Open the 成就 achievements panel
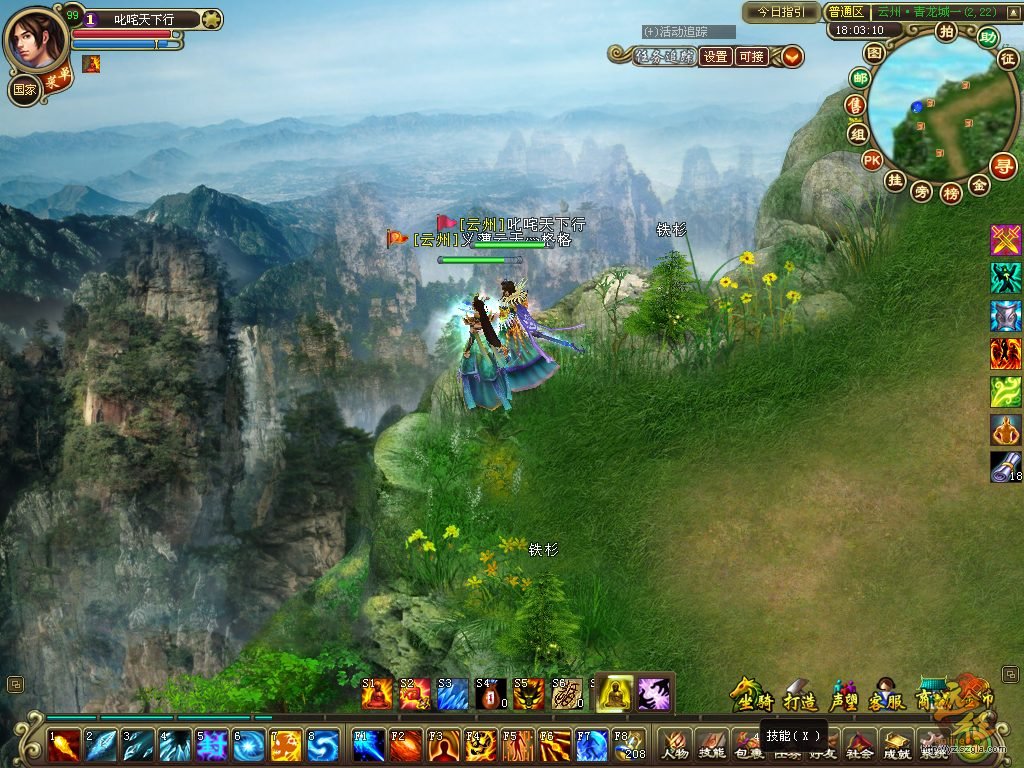1024x768 pixels. [x=896, y=745]
